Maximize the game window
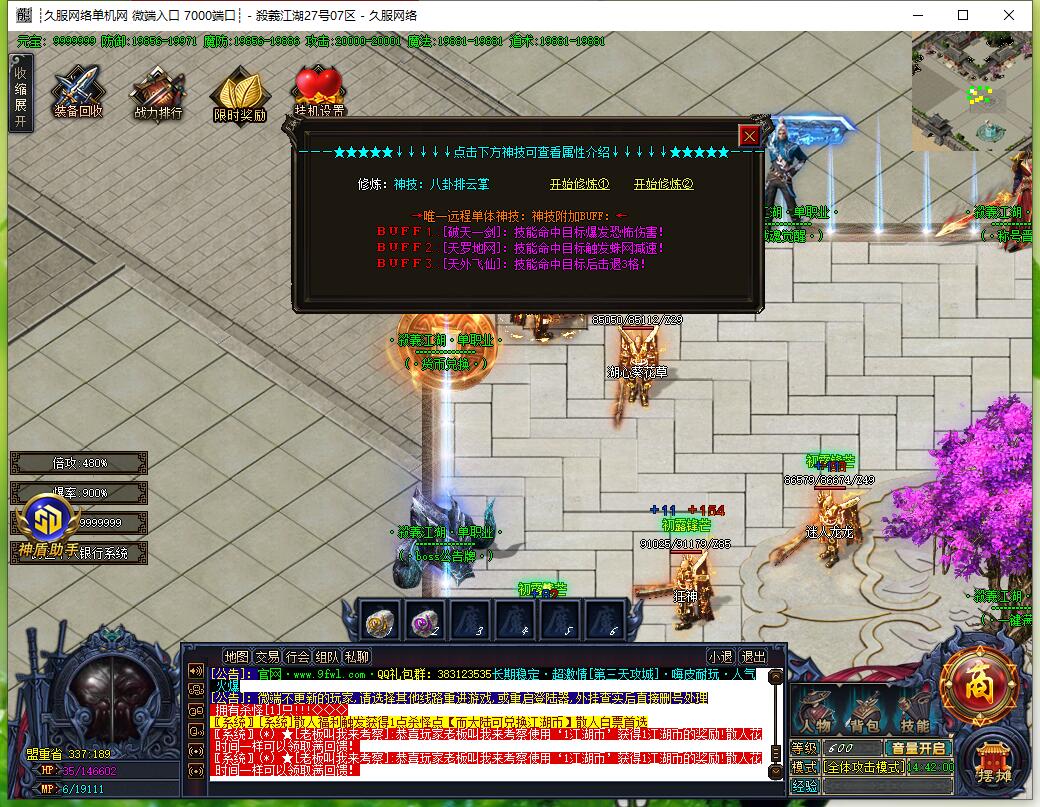The image size is (1040, 807). 963,15
